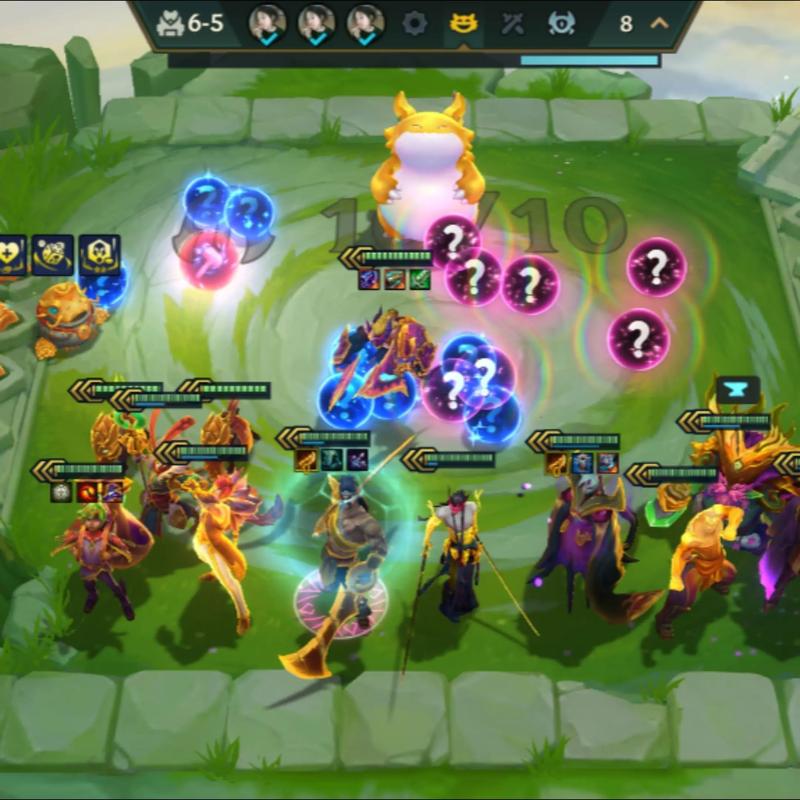This screenshot has height=800, width=800.
Task: Open the blue robot-face tab
Action: coord(561,23)
